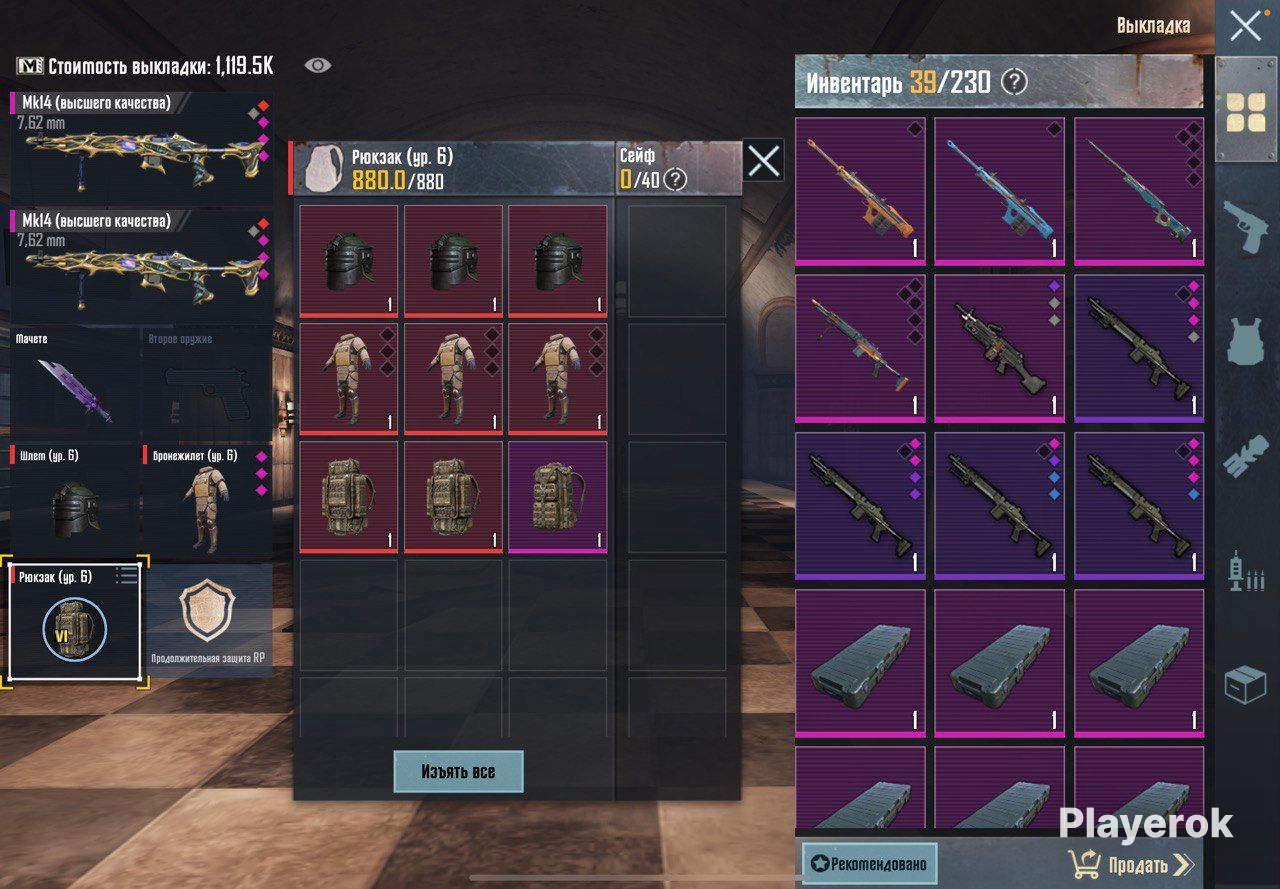Select the "Продолжительная защита RP" shield slot
The width and height of the screenshot is (1280, 889).
pos(208,620)
